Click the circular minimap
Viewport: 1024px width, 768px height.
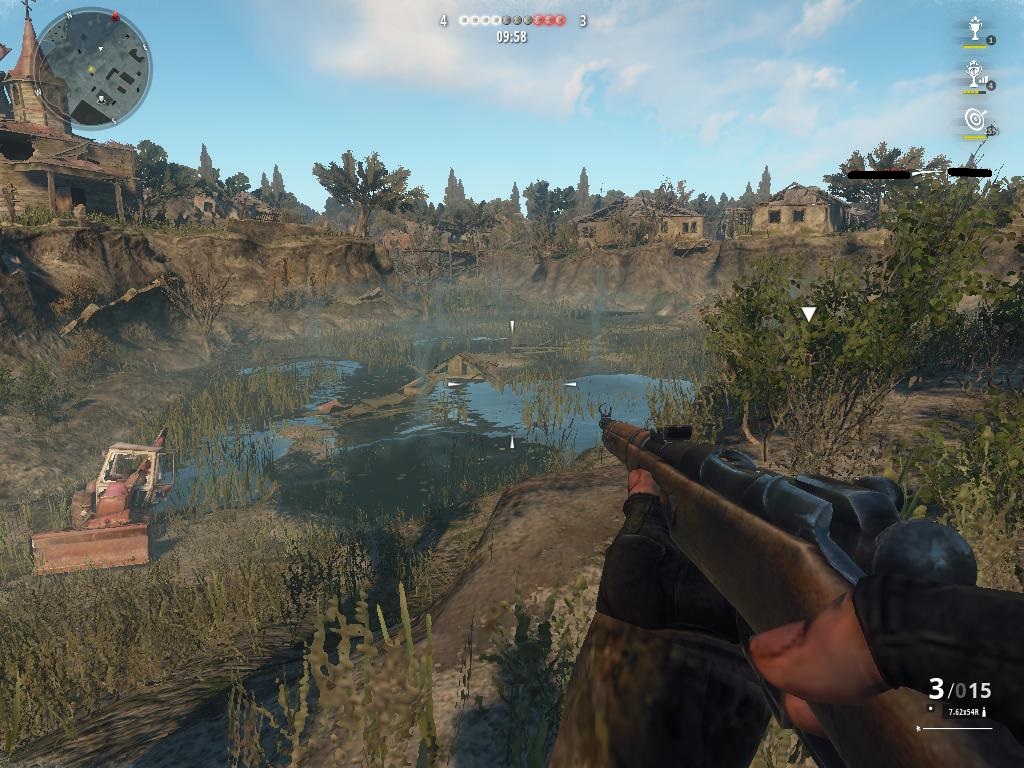point(92,67)
